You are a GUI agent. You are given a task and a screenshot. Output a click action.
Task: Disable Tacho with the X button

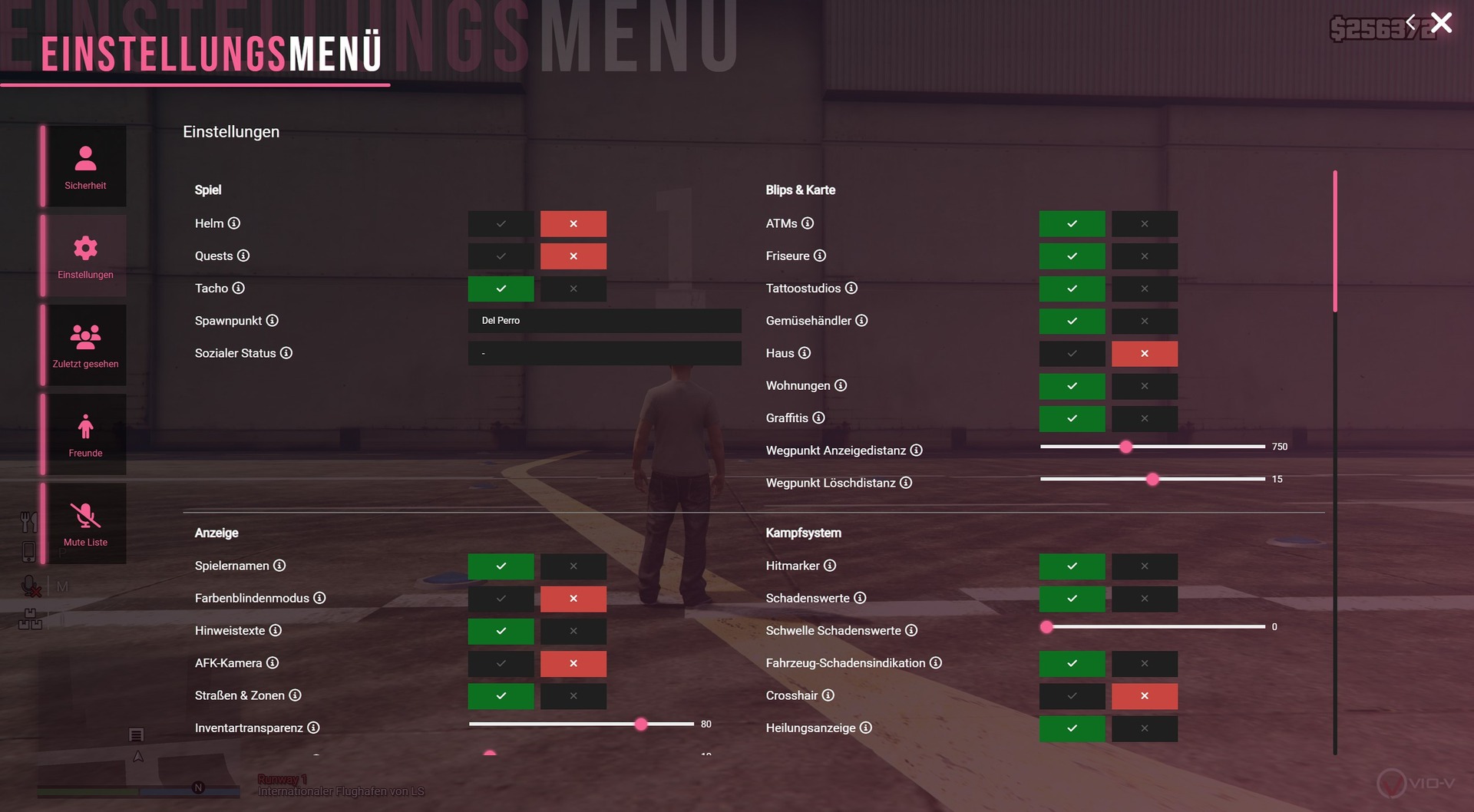[x=573, y=289]
